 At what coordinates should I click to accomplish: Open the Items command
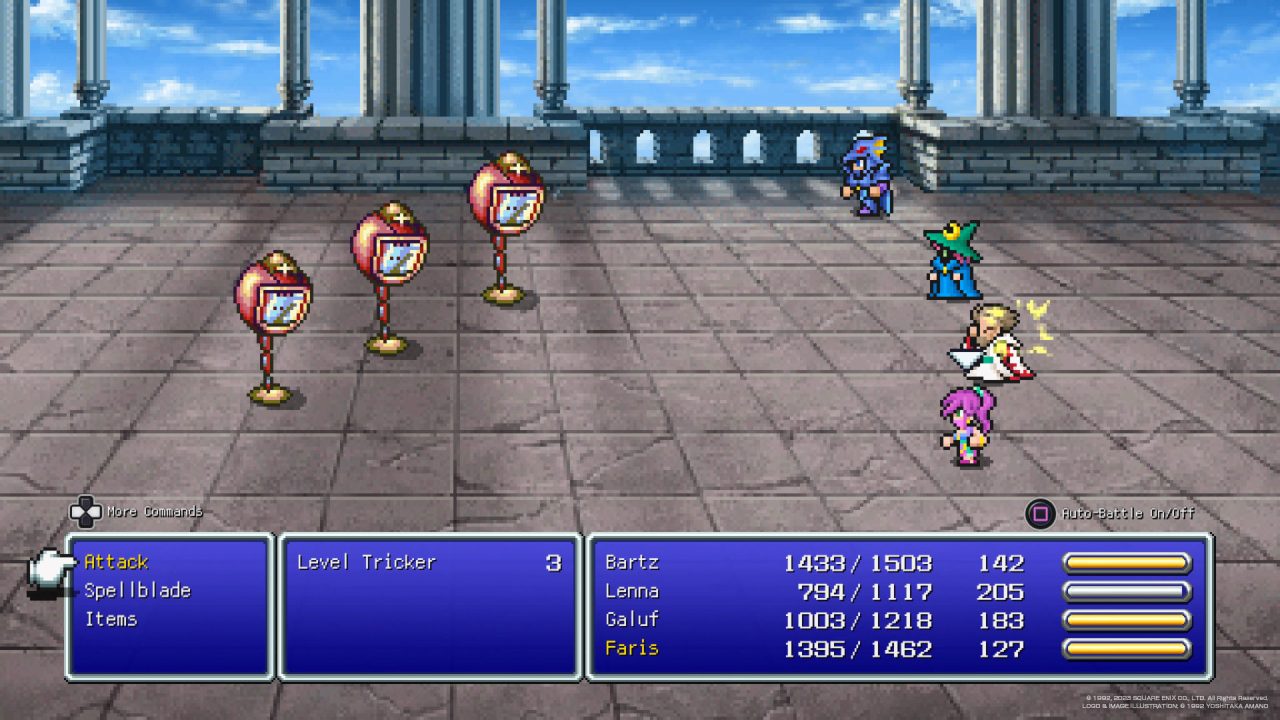(x=110, y=619)
